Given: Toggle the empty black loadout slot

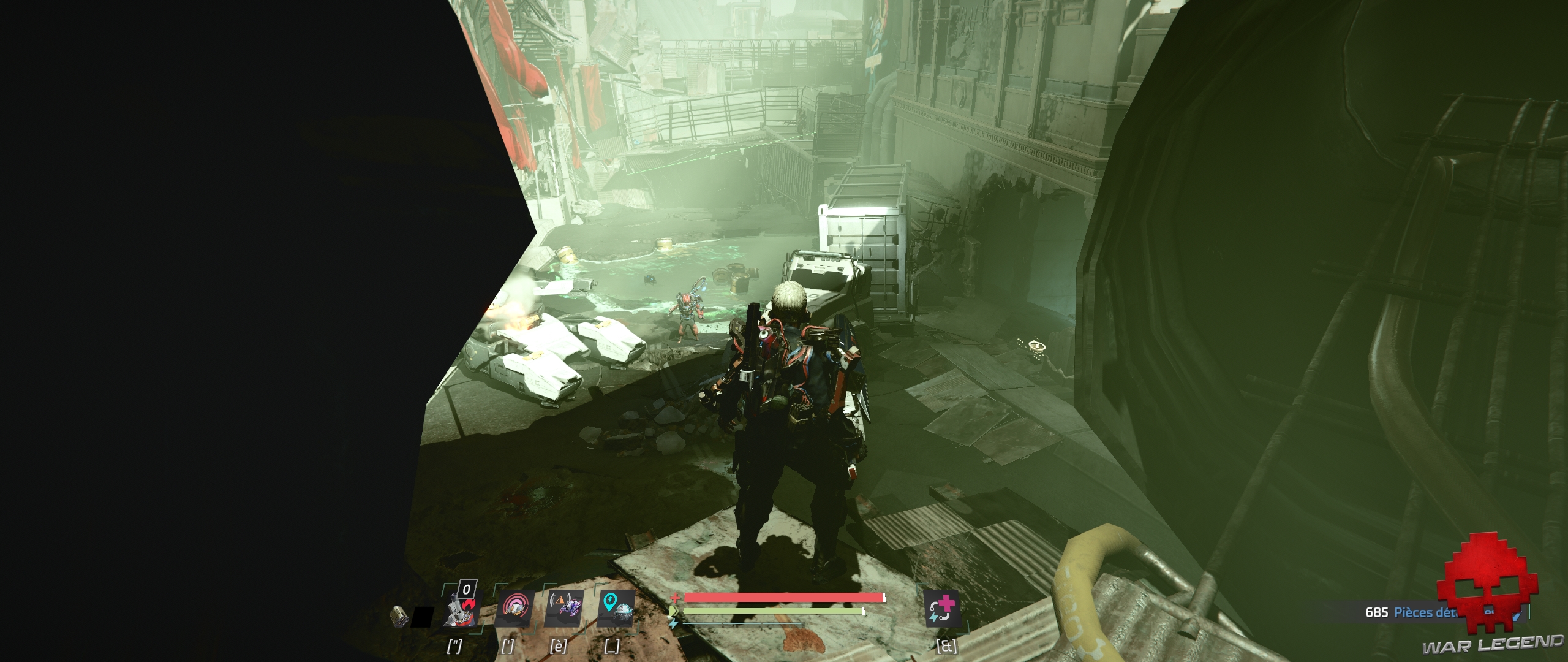Looking at the screenshot, I should [x=423, y=617].
